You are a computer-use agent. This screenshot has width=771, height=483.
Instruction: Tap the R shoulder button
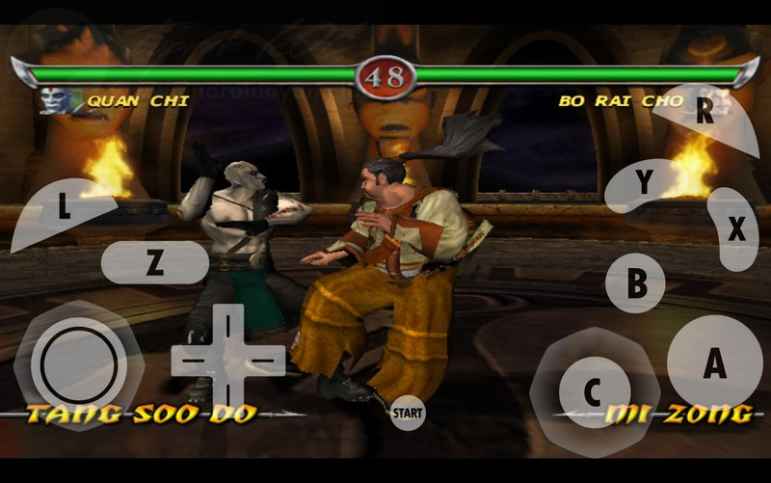[704, 112]
